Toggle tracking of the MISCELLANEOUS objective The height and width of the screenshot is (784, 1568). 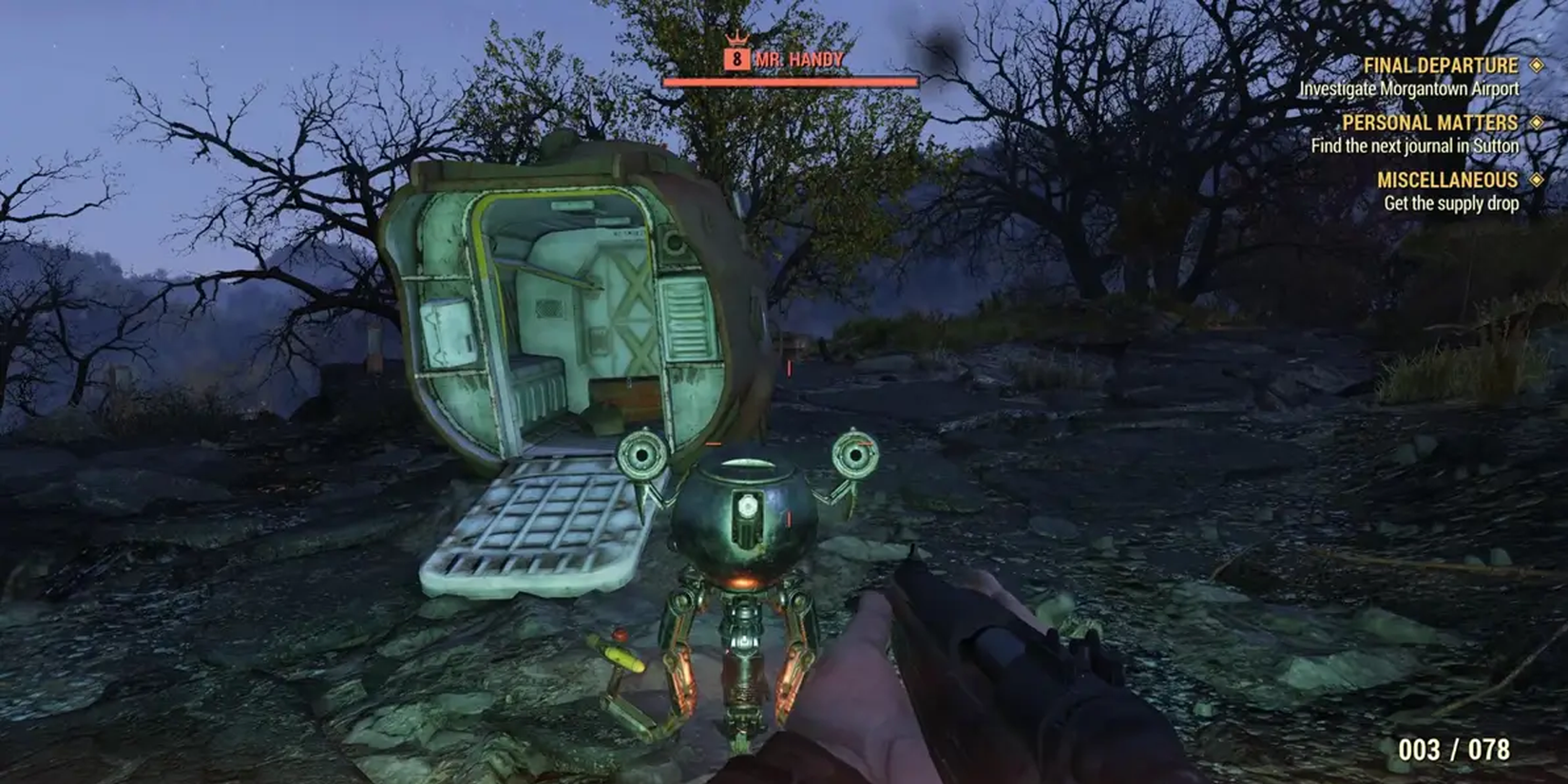click(1537, 180)
